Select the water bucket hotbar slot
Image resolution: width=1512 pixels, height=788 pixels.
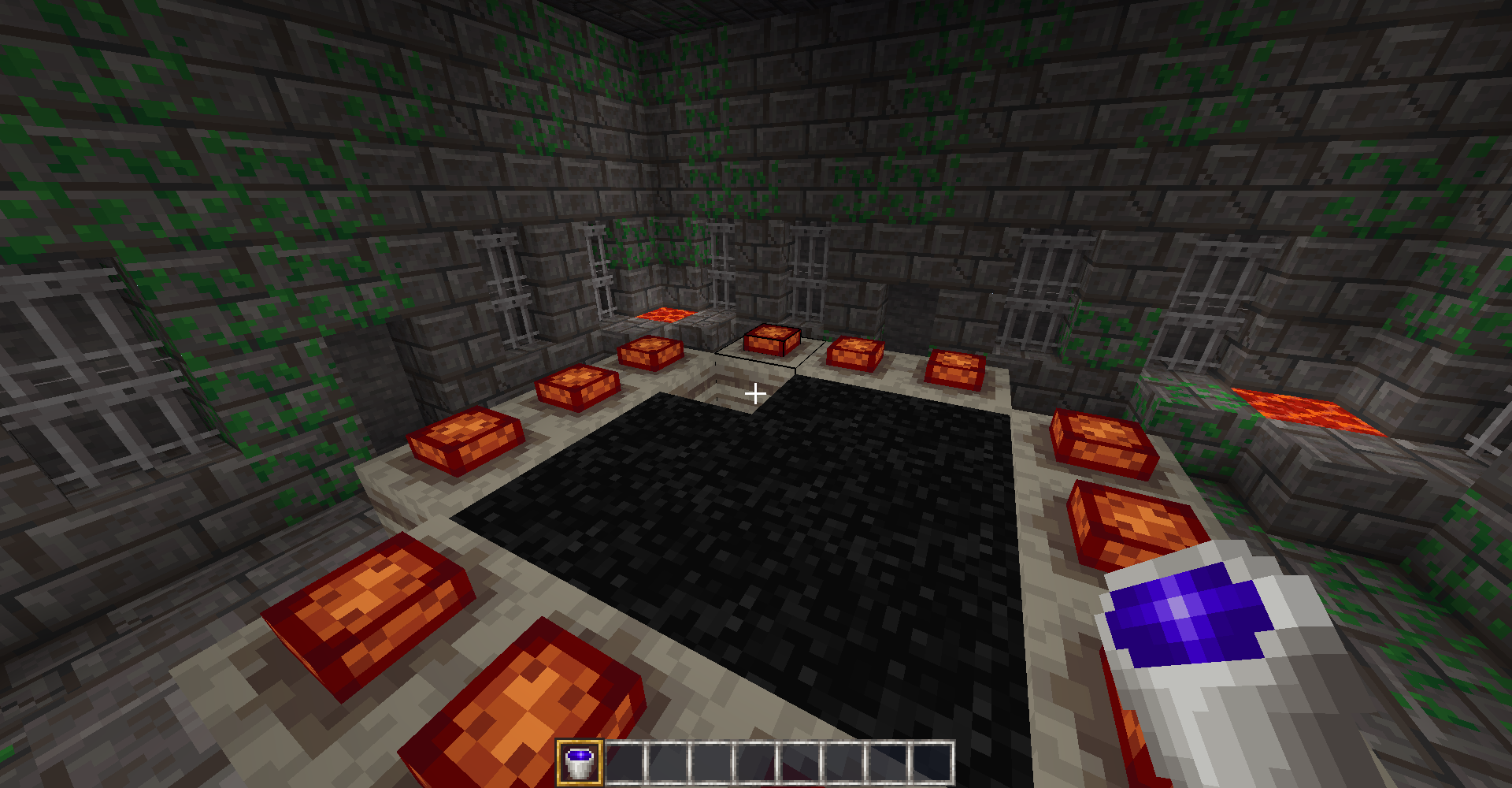[x=580, y=763]
